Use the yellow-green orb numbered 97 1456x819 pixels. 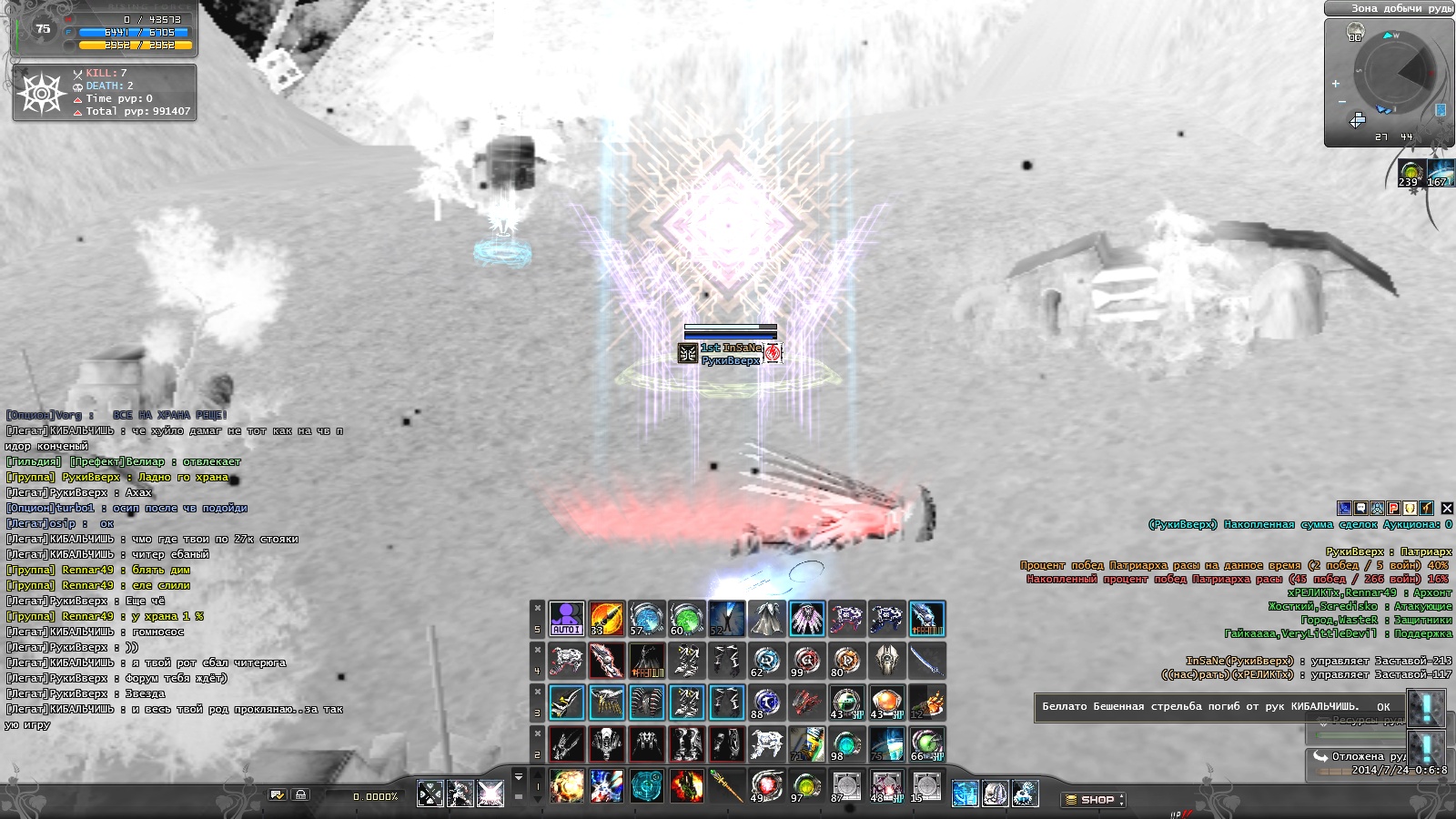(x=806, y=786)
